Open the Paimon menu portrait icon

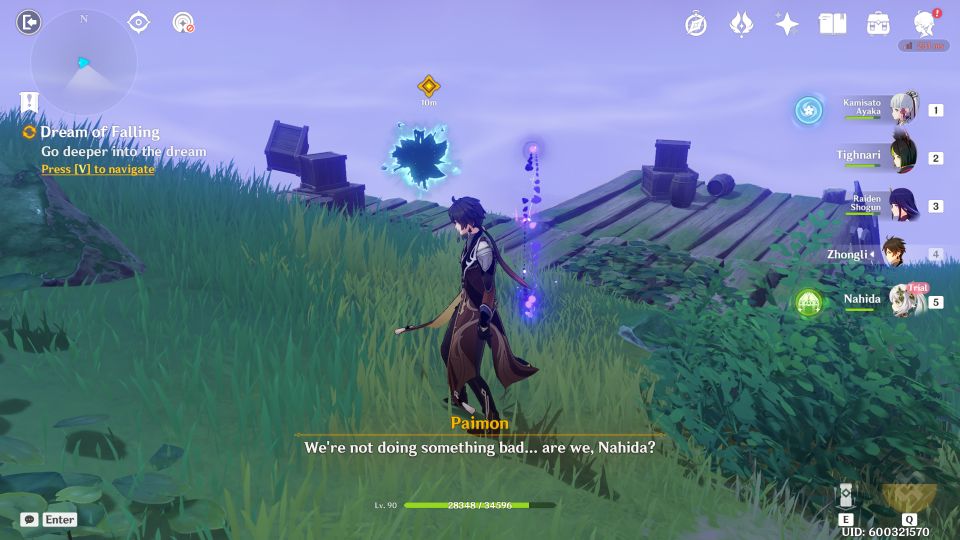pyautogui.click(x=925, y=24)
